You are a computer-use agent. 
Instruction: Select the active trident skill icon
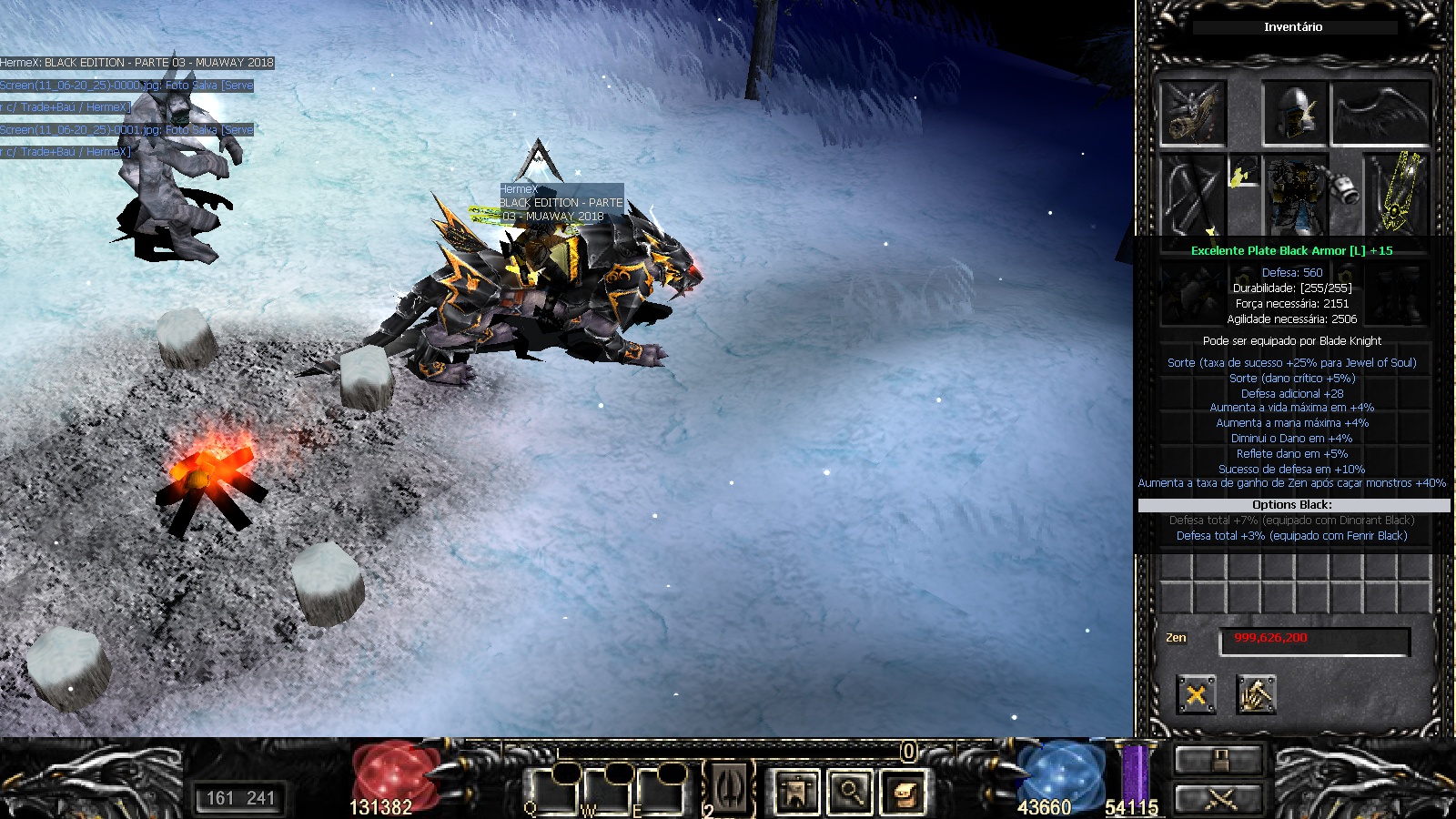tap(729, 788)
